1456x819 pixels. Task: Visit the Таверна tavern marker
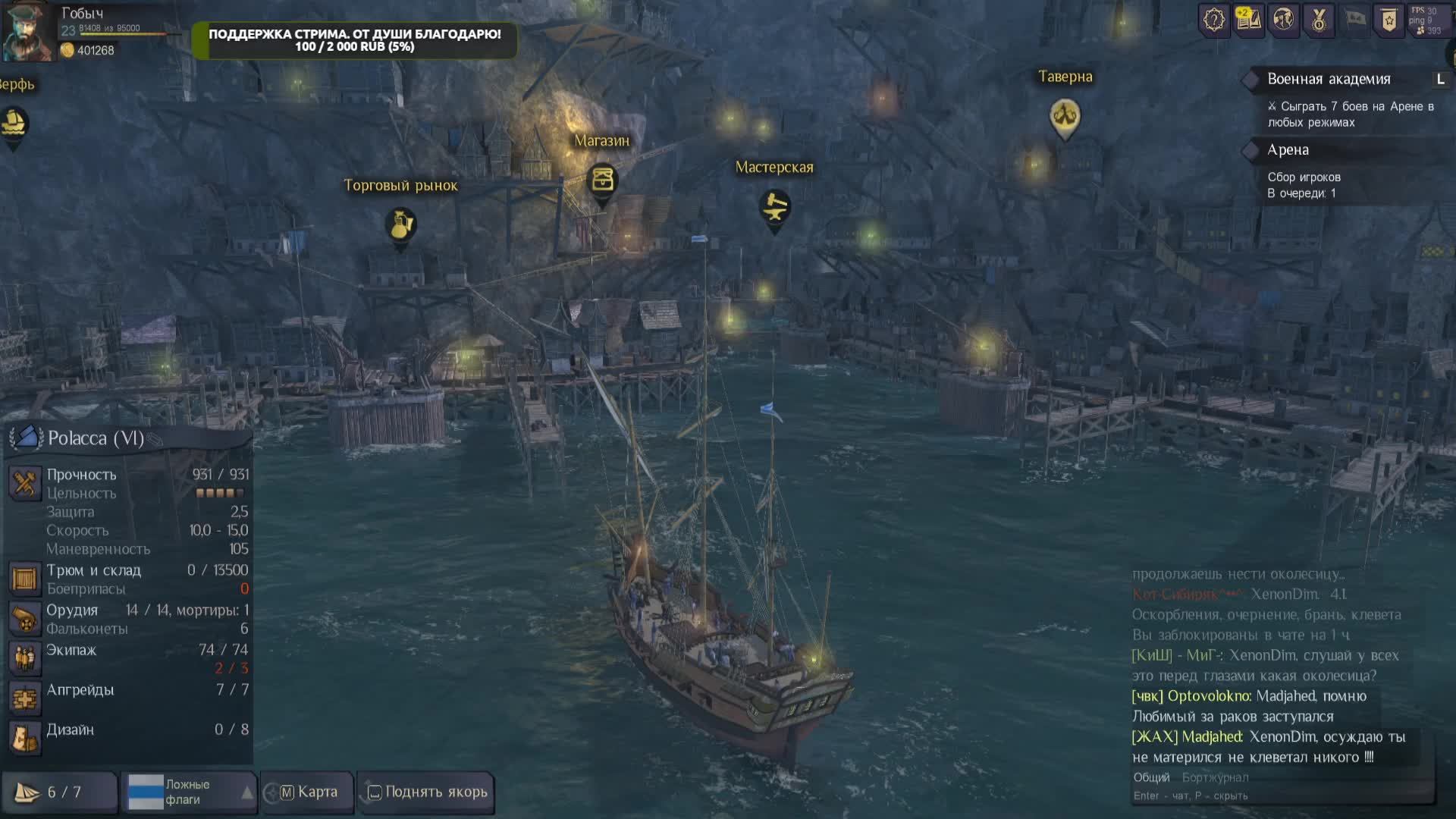[1065, 116]
